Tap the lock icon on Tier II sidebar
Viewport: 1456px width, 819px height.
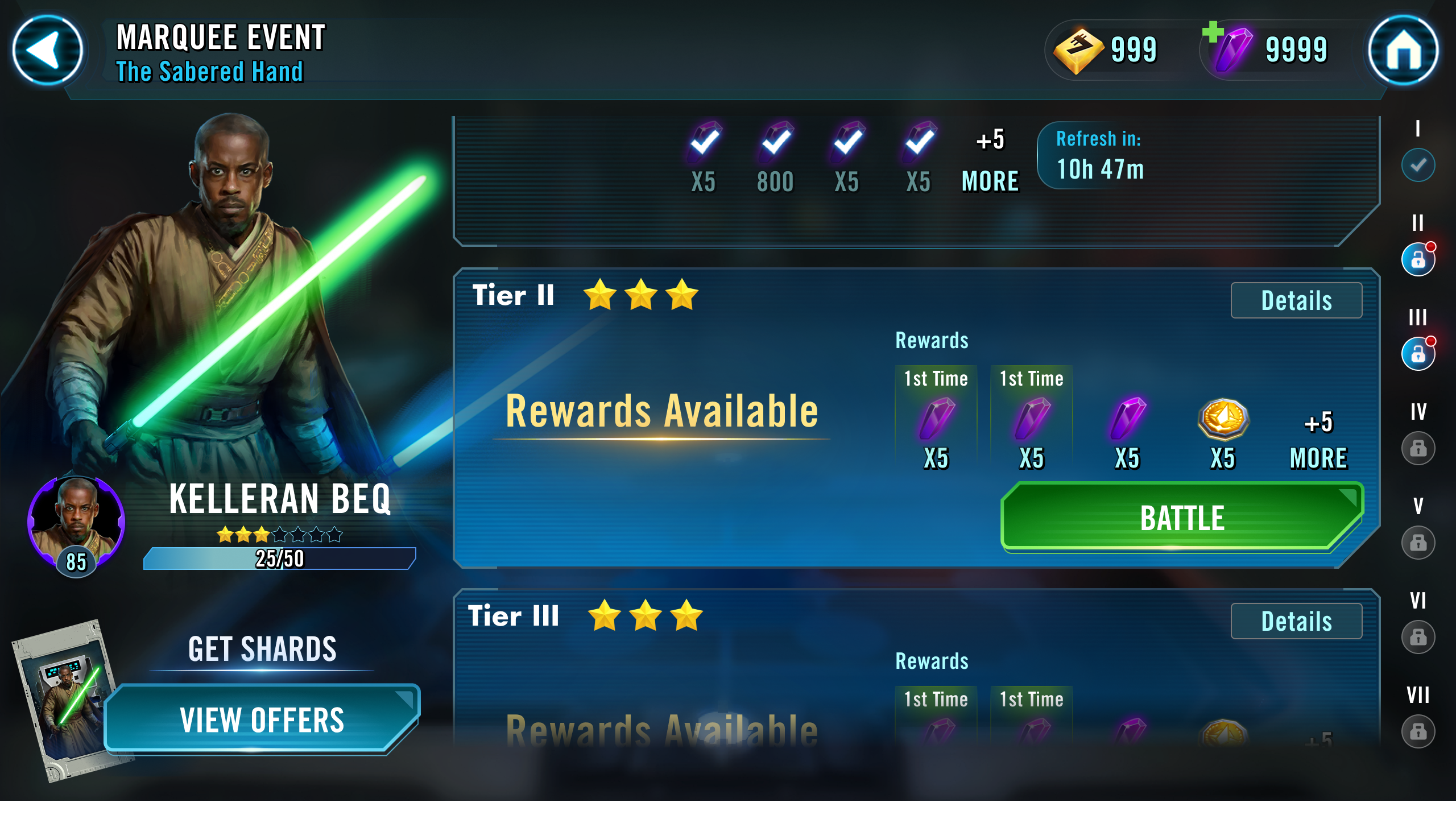1417,259
